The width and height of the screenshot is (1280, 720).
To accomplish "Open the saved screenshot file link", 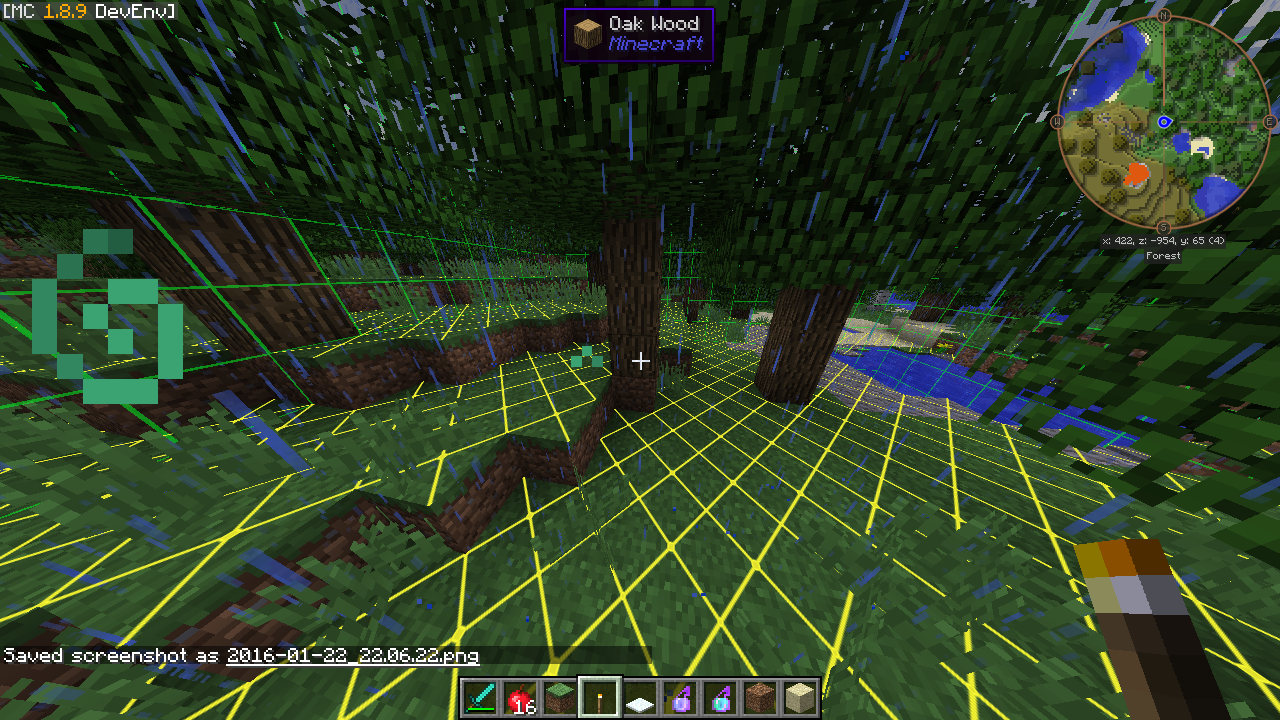I will tap(352, 656).
